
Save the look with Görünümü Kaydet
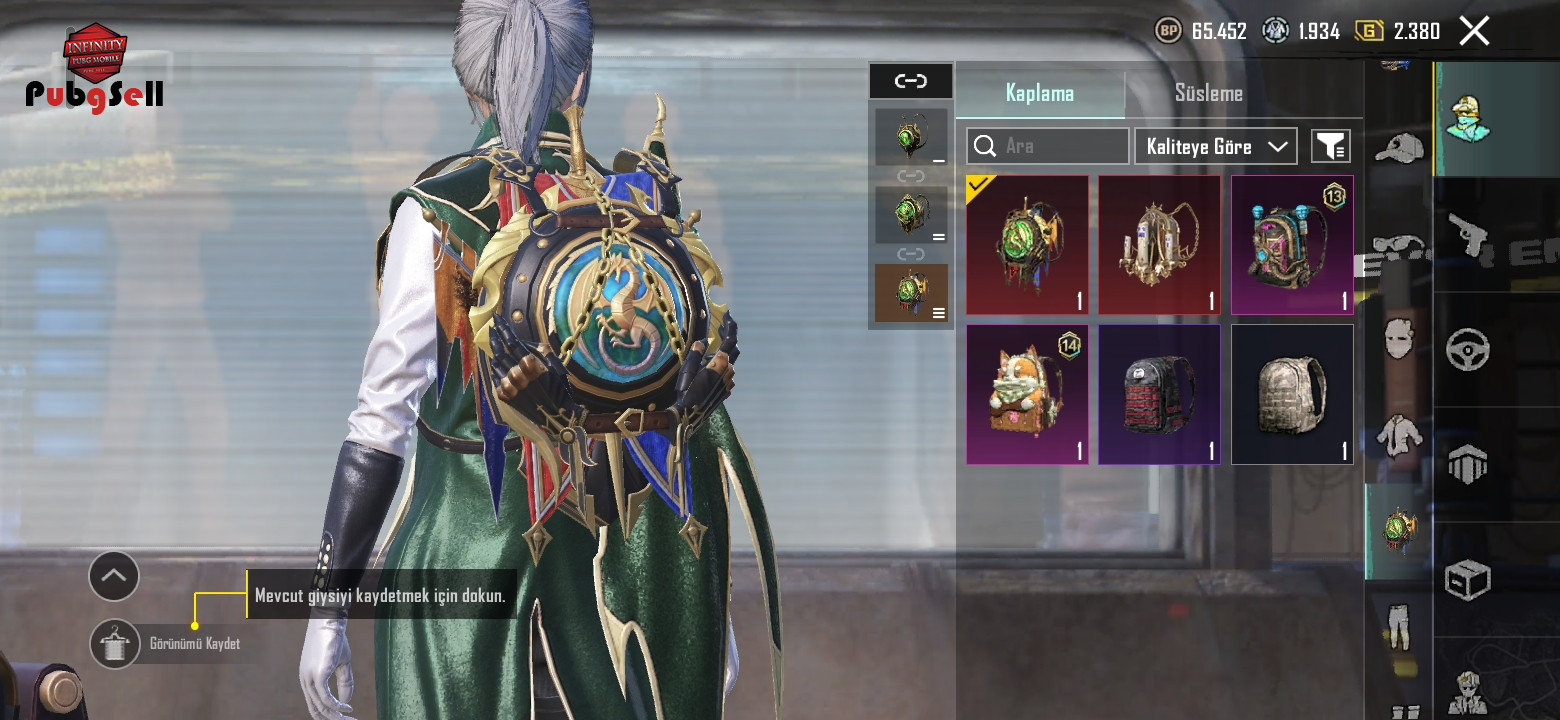coord(115,643)
